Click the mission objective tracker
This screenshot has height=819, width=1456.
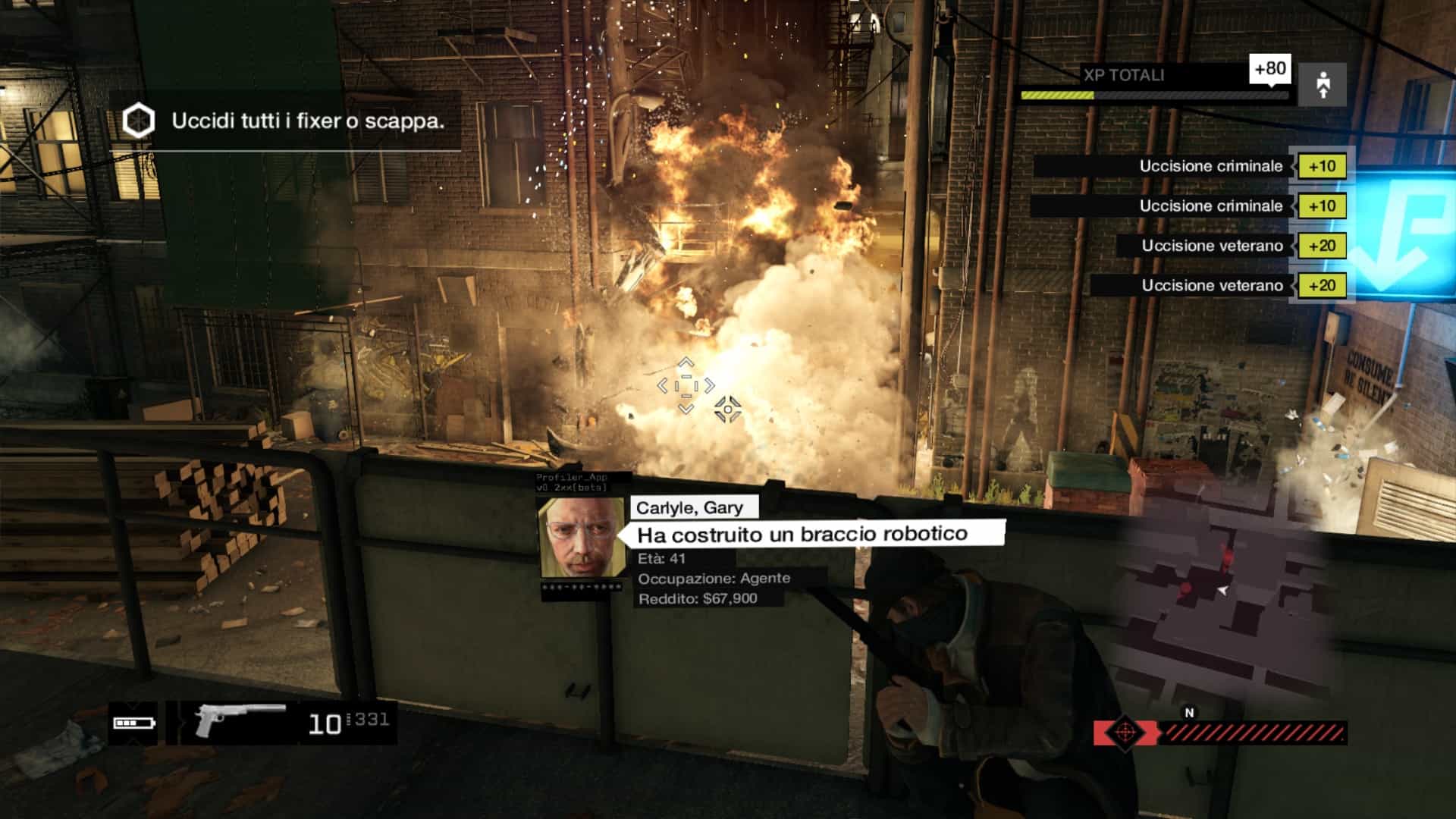click(x=285, y=121)
